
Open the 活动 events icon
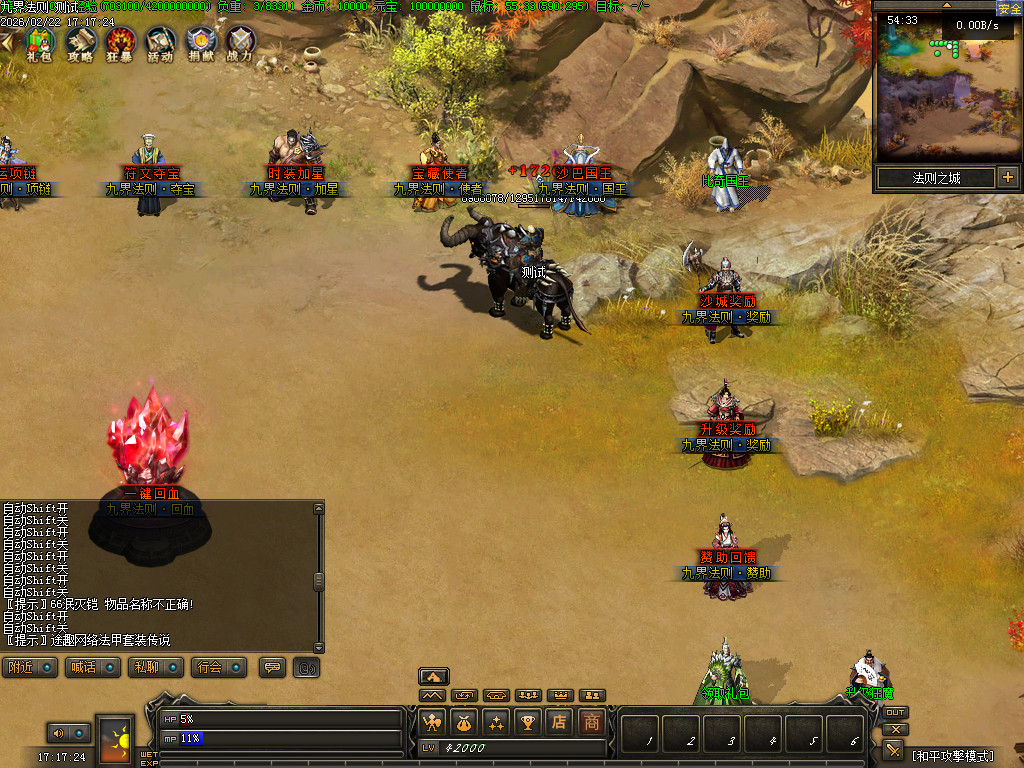pyautogui.click(x=160, y=41)
